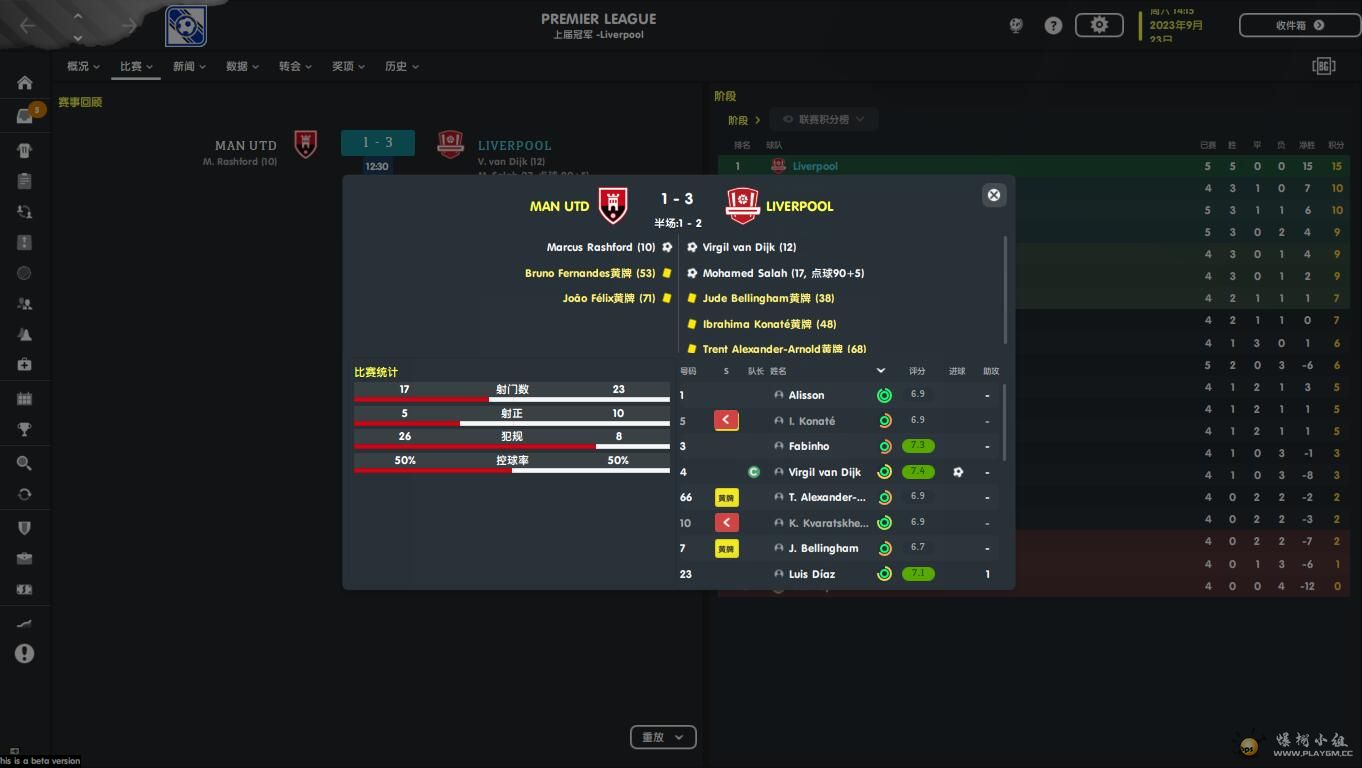The height and width of the screenshot is (768, 1362).
Task: Open the 历史 menu
Action: (401, 66)
